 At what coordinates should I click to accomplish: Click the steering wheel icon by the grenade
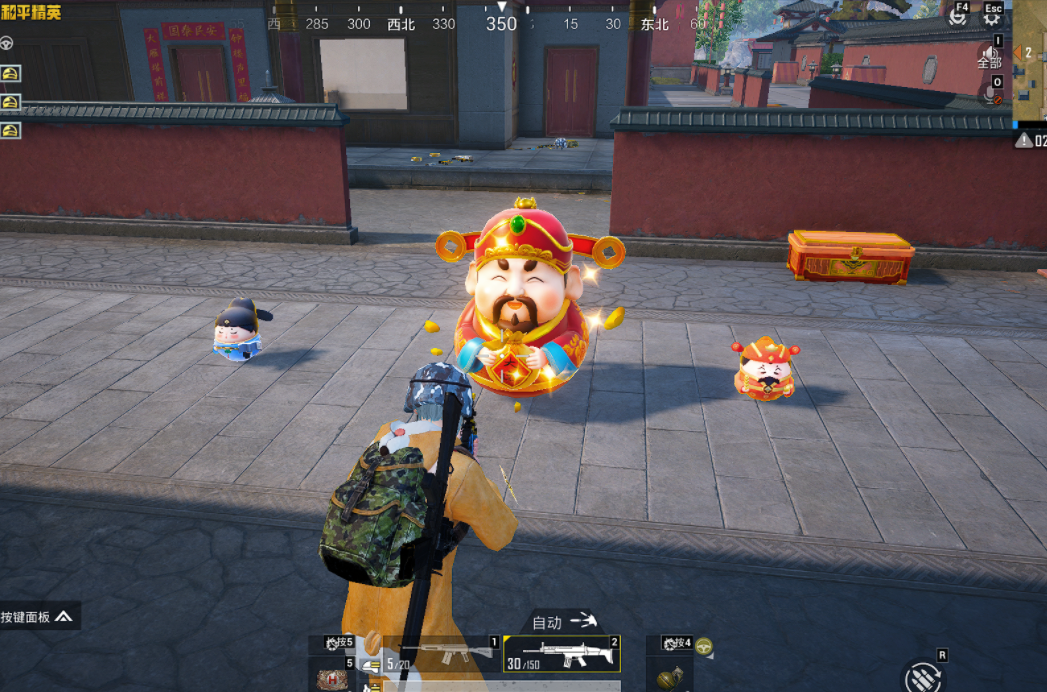point(704,646)
